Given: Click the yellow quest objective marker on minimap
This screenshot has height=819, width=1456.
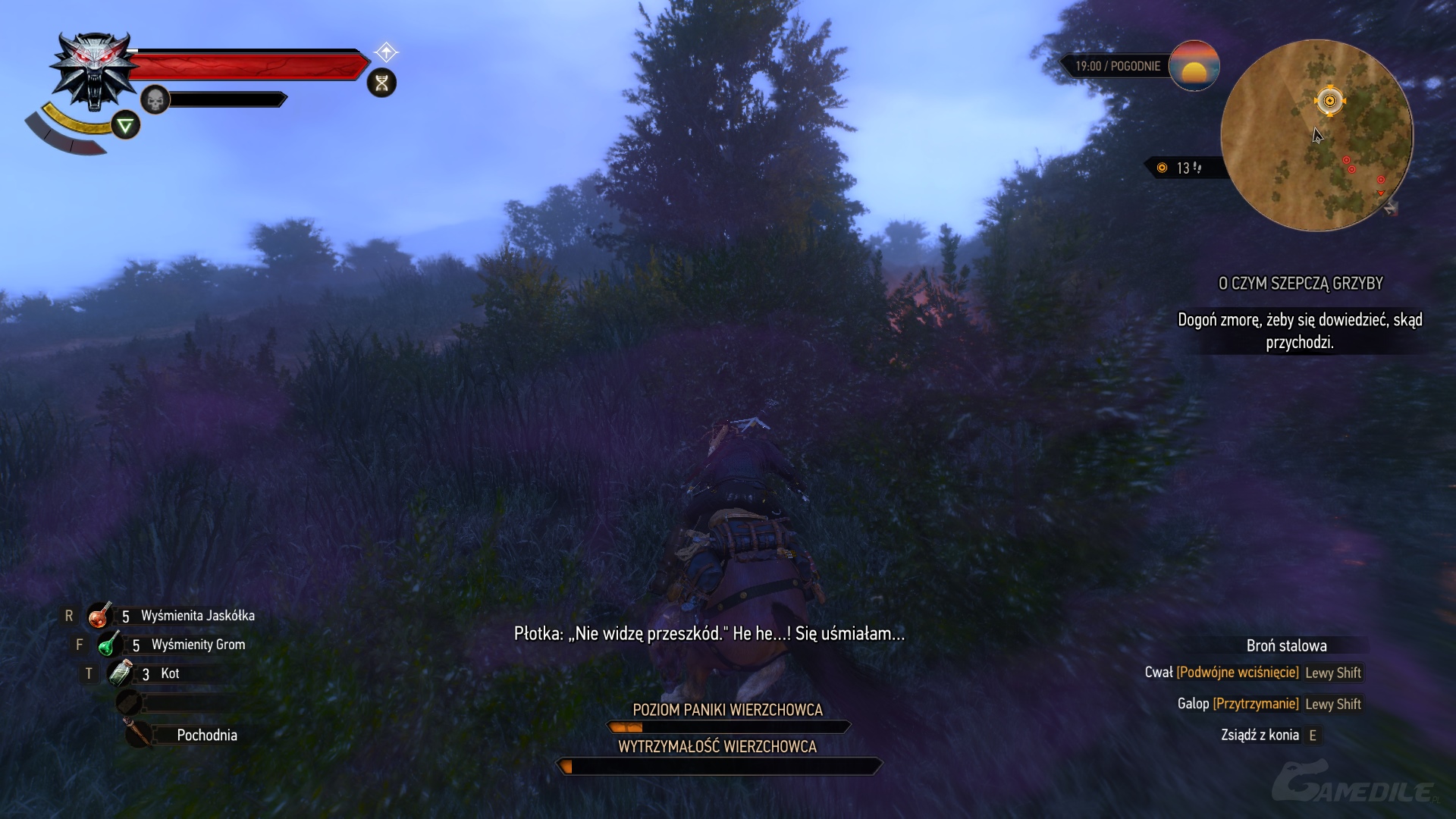Looking at the screenshot, I should click(1329, 101).
